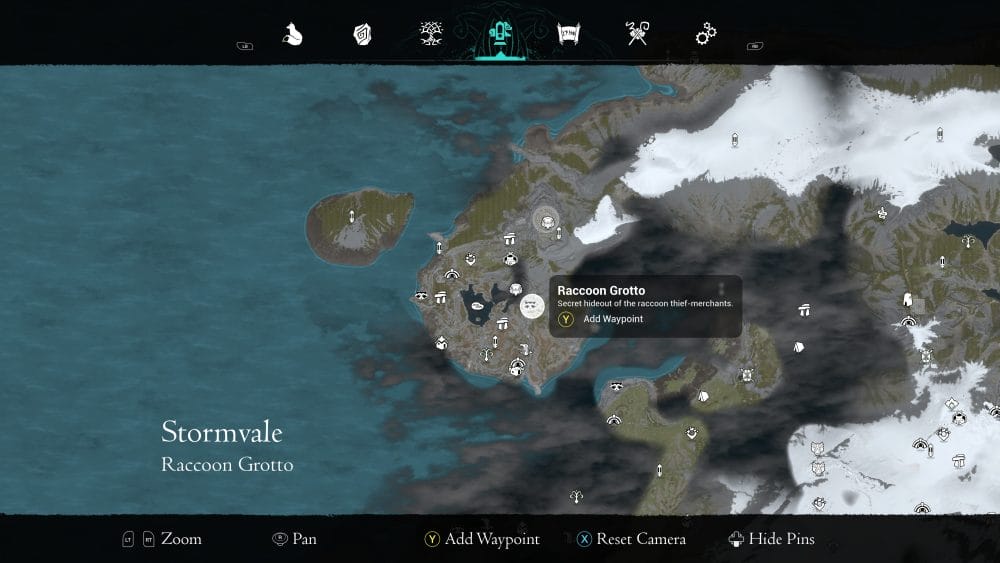Select the Raccoon Grotto map marker
Image resolution: width=1000 pixels, height=563 pixels.
pyautogui.click(x=532, y=304)
